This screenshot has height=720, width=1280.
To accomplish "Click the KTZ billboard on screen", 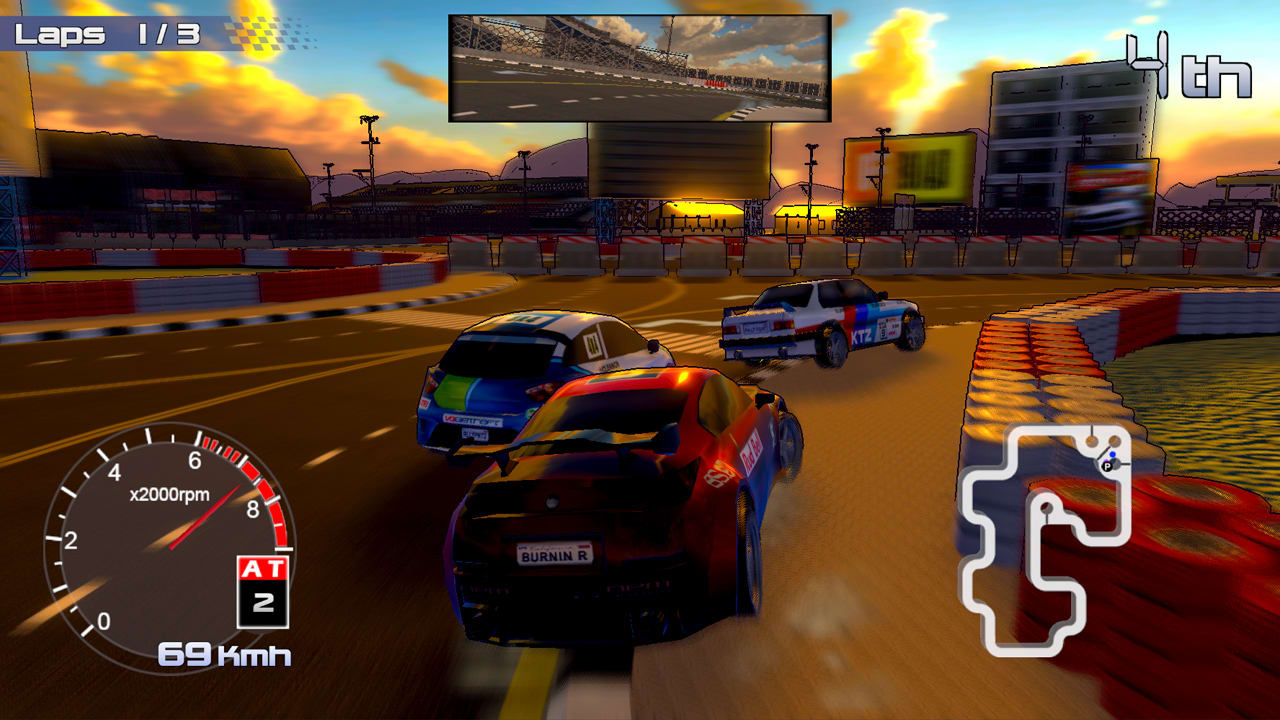I will point(860,334).
